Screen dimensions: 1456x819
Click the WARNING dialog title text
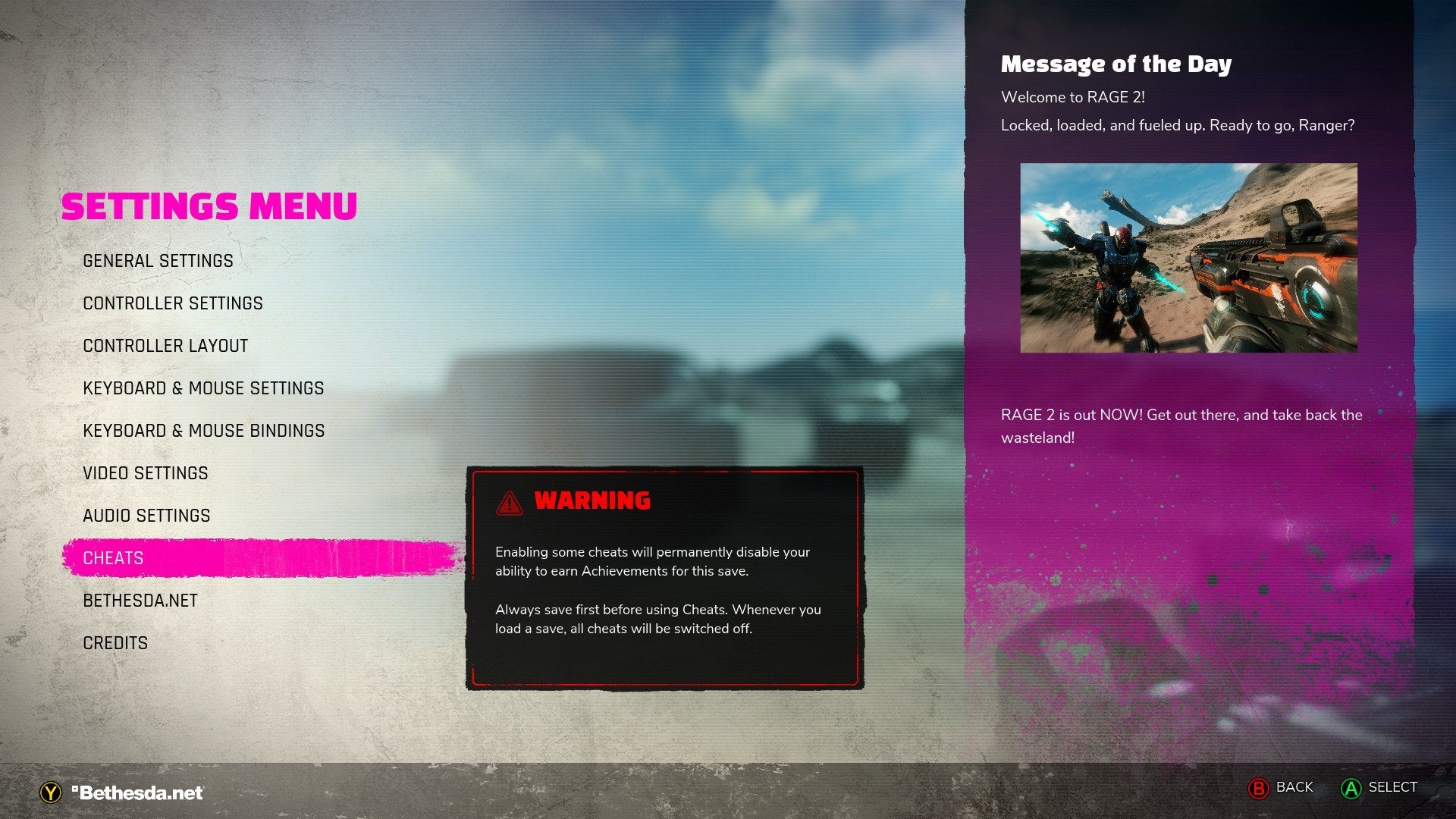[593, 501]
